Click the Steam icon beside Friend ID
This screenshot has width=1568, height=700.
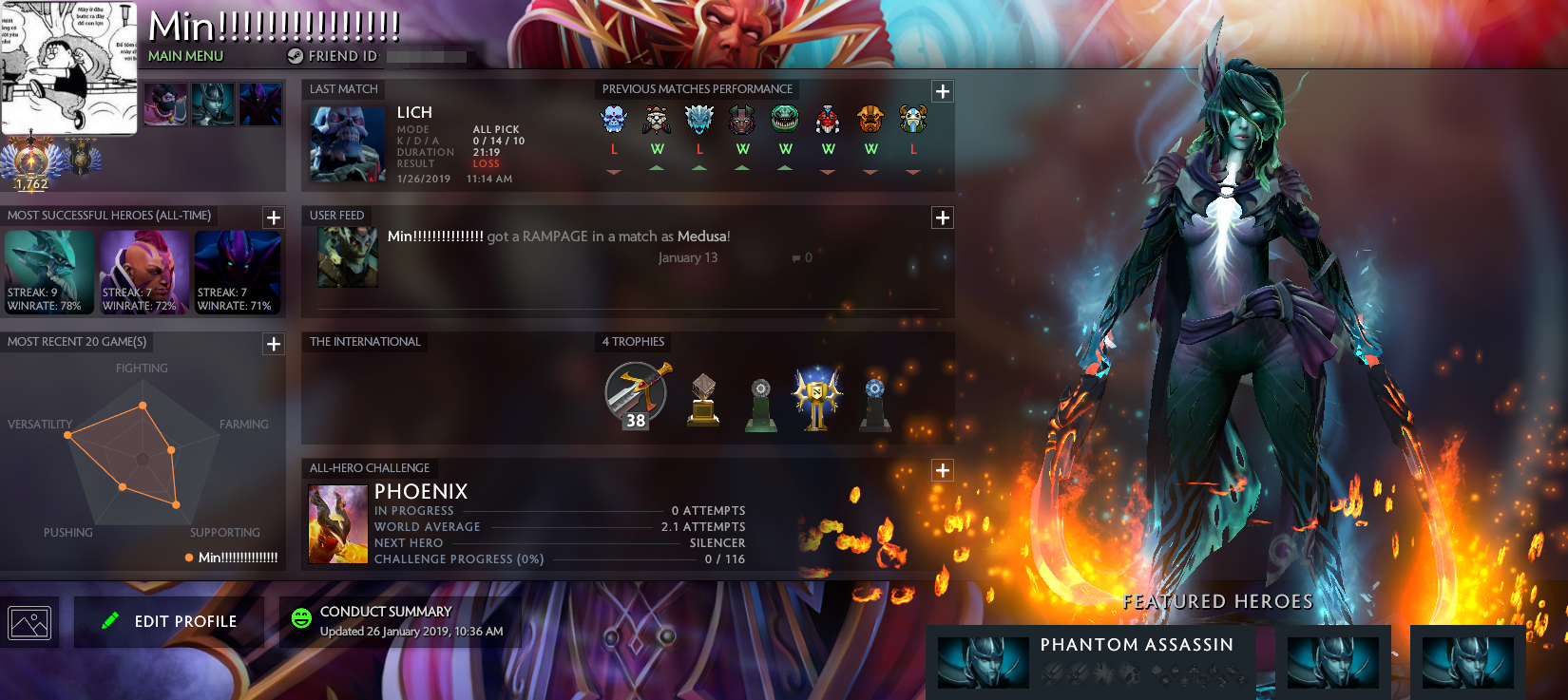[294, 56]
